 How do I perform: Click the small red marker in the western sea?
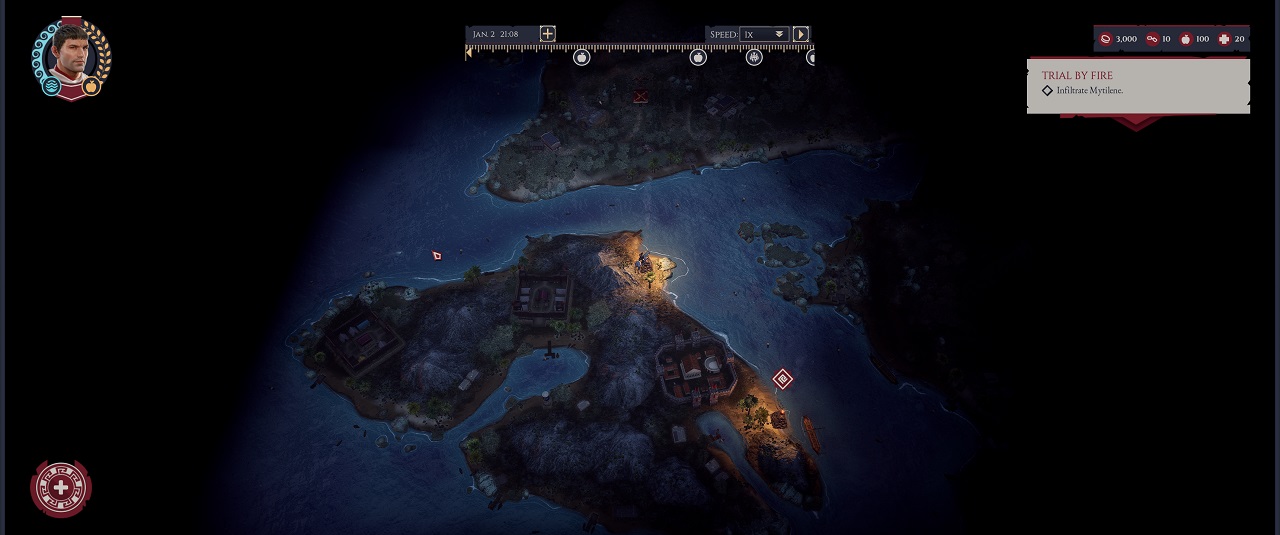tap(437, 256)
